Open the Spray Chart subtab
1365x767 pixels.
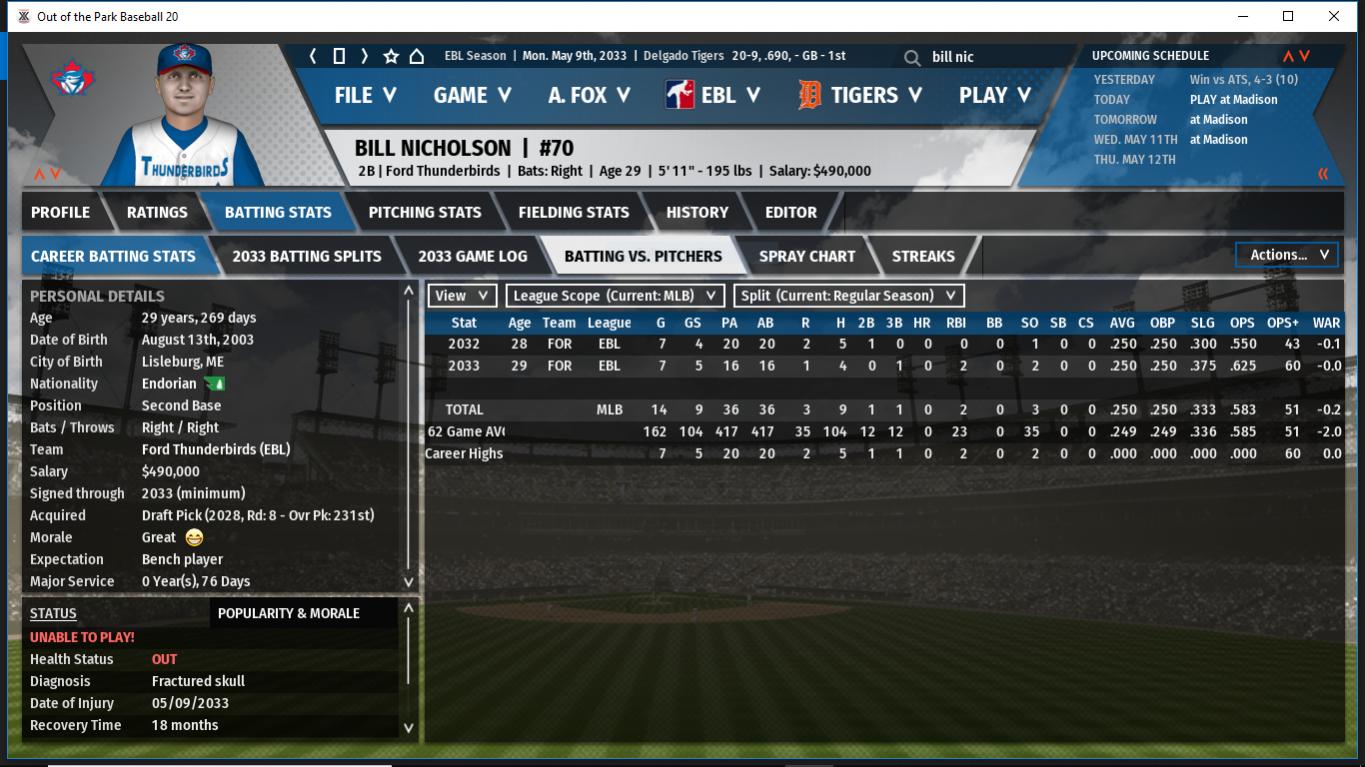tap(806, 256)
